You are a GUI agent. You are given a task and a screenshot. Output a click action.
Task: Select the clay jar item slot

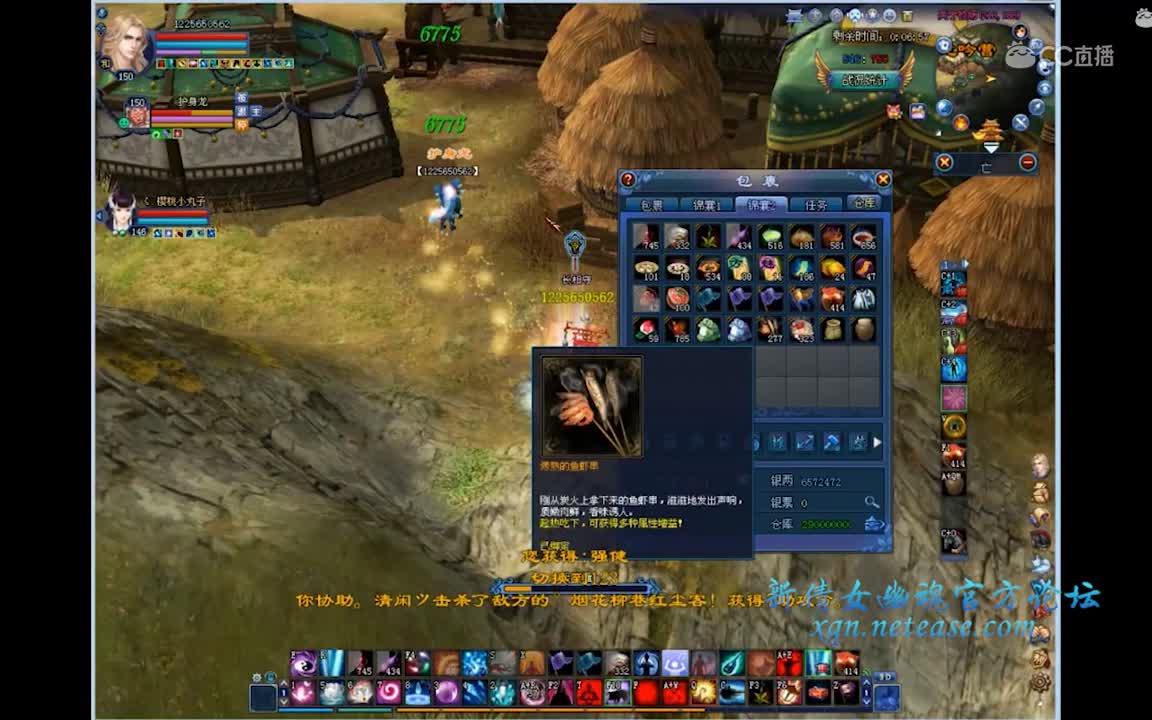coord(864,329)
